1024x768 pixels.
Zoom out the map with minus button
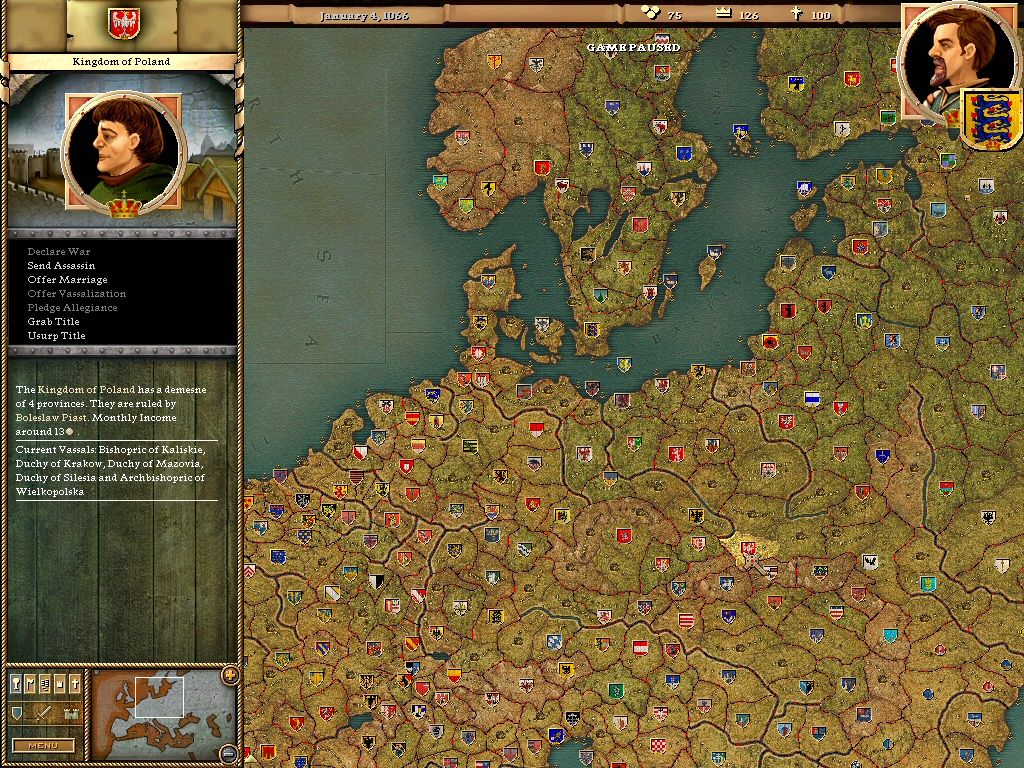click(x=230, y=752)
